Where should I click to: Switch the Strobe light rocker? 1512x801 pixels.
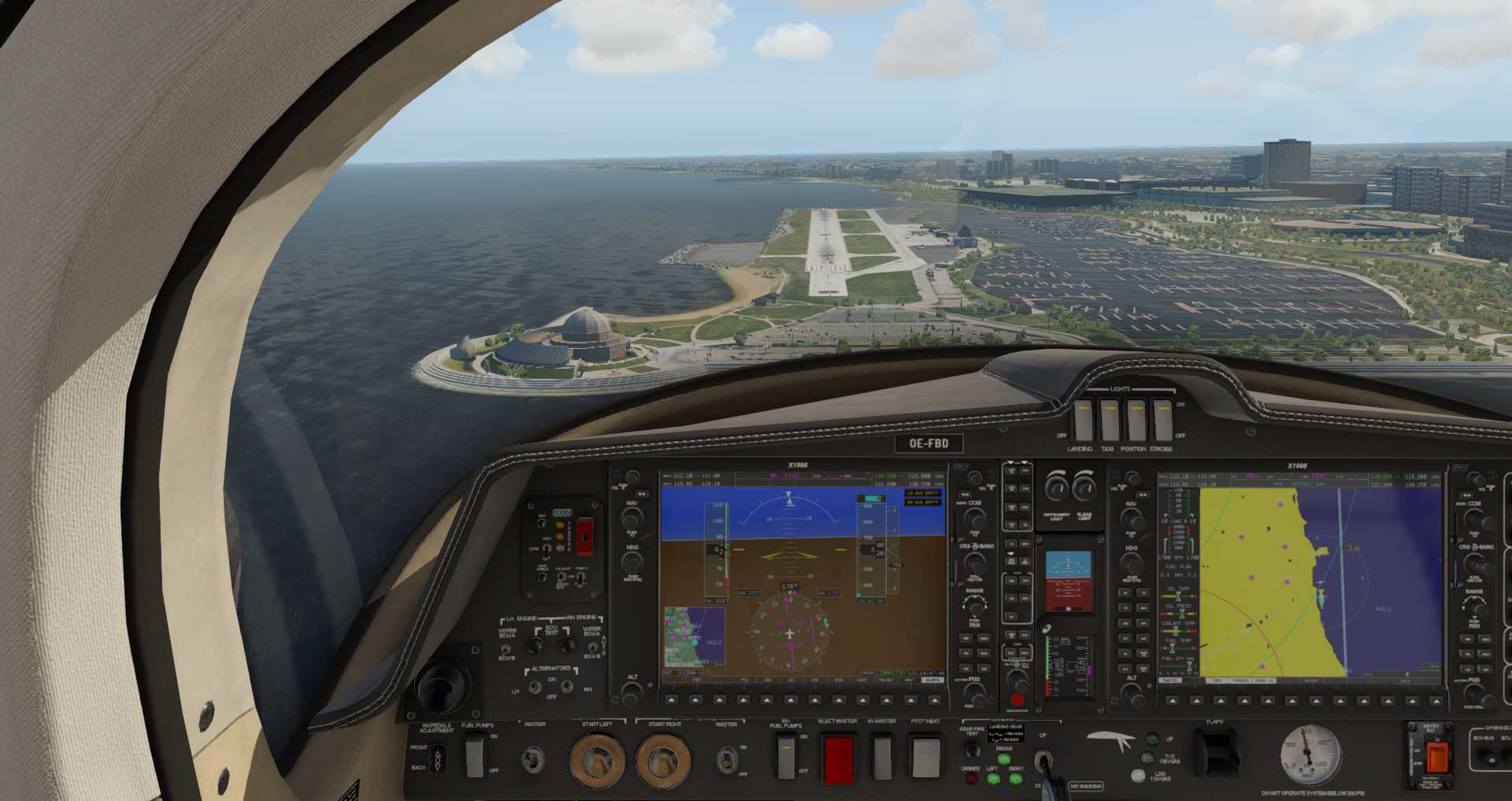1162,419
